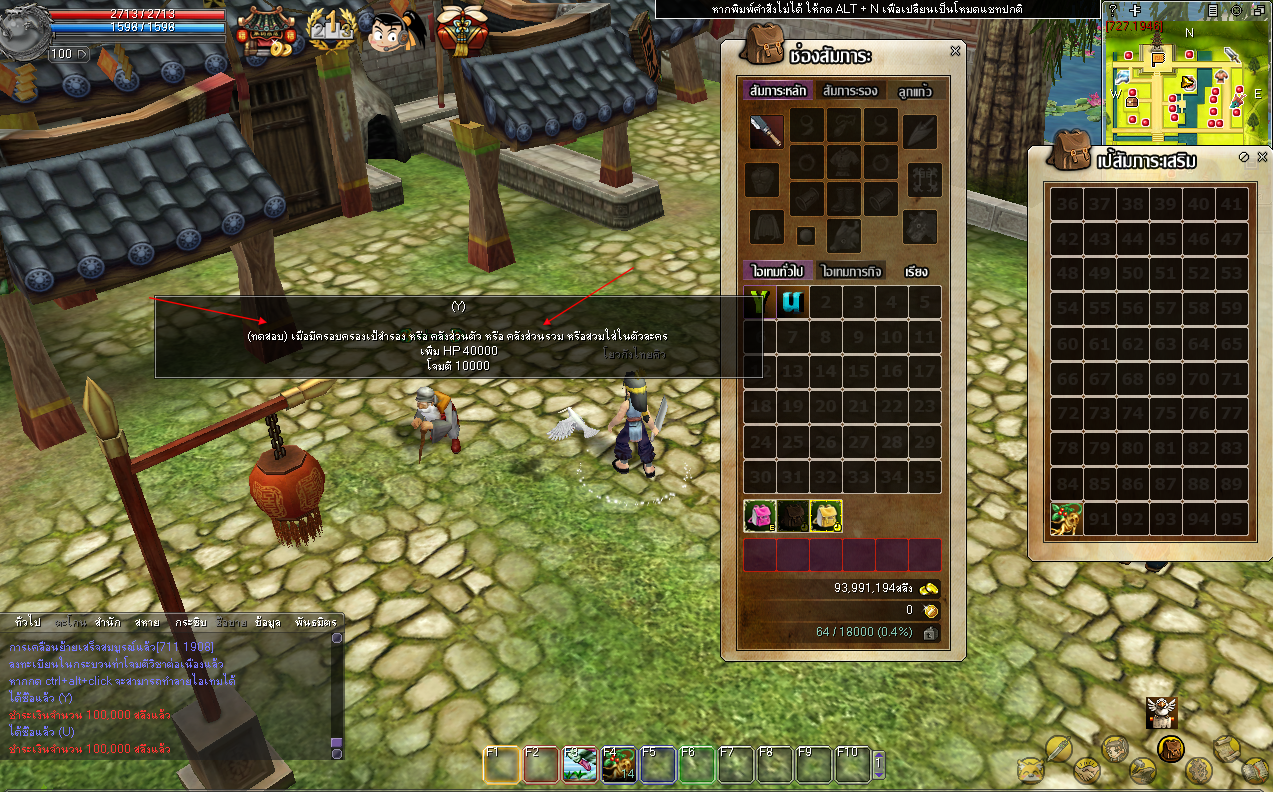Open the minimap
This screenshot has width=1273, height=792.
click(x=1186, y=83)
